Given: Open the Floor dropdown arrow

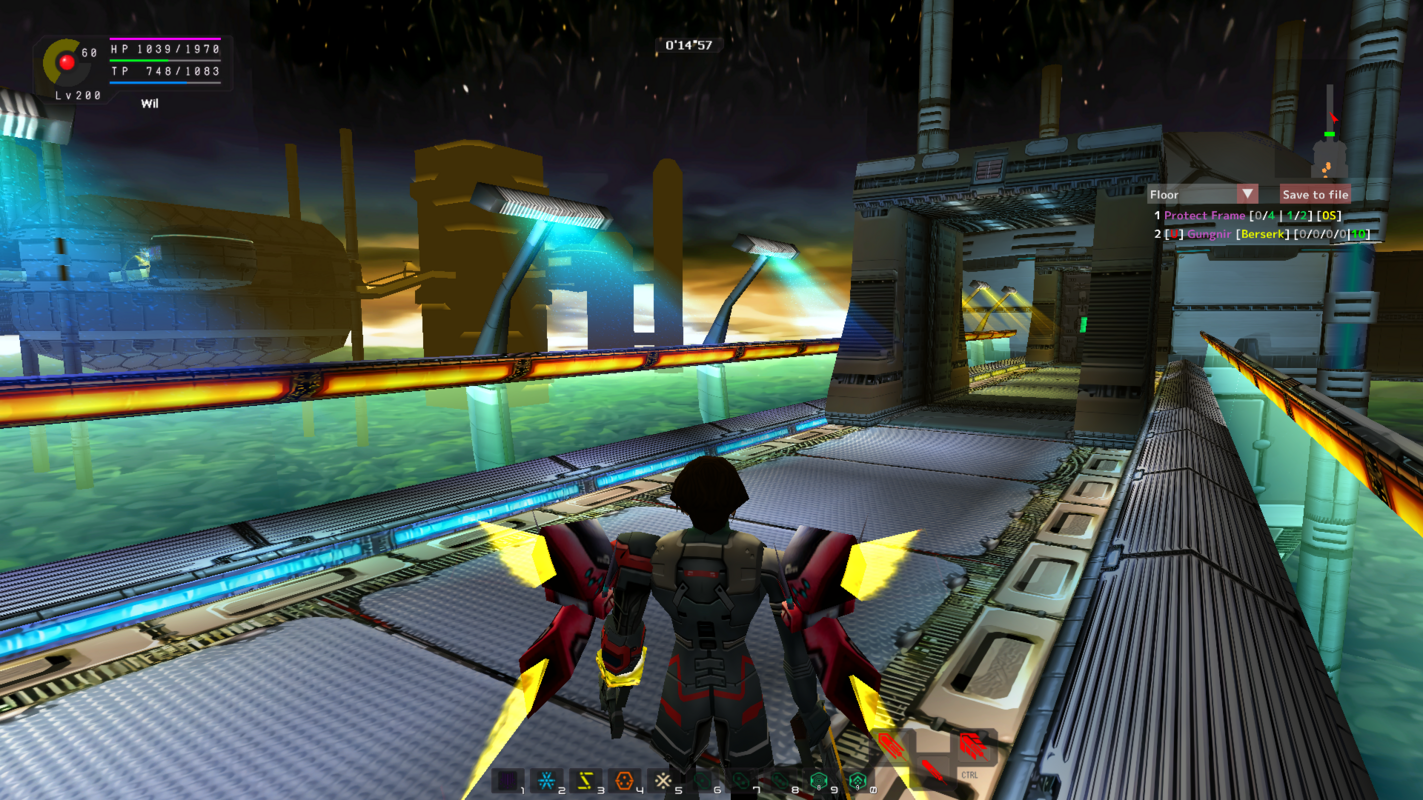Looking at the screenshot, I should coord(1246,194).
